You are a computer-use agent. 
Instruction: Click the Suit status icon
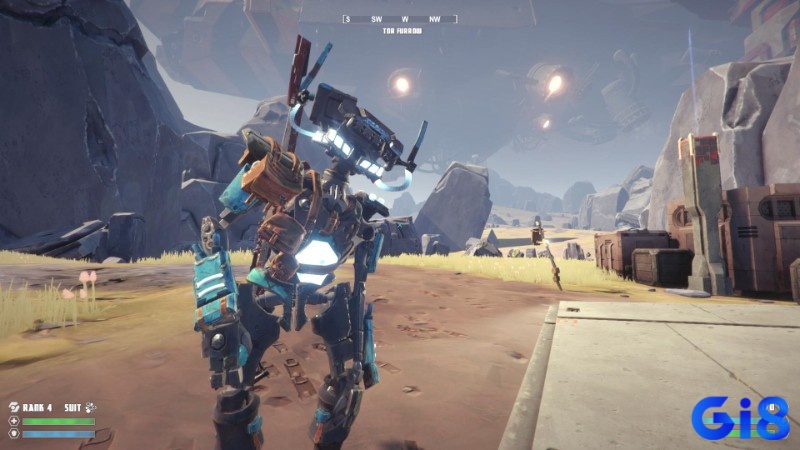89,407
